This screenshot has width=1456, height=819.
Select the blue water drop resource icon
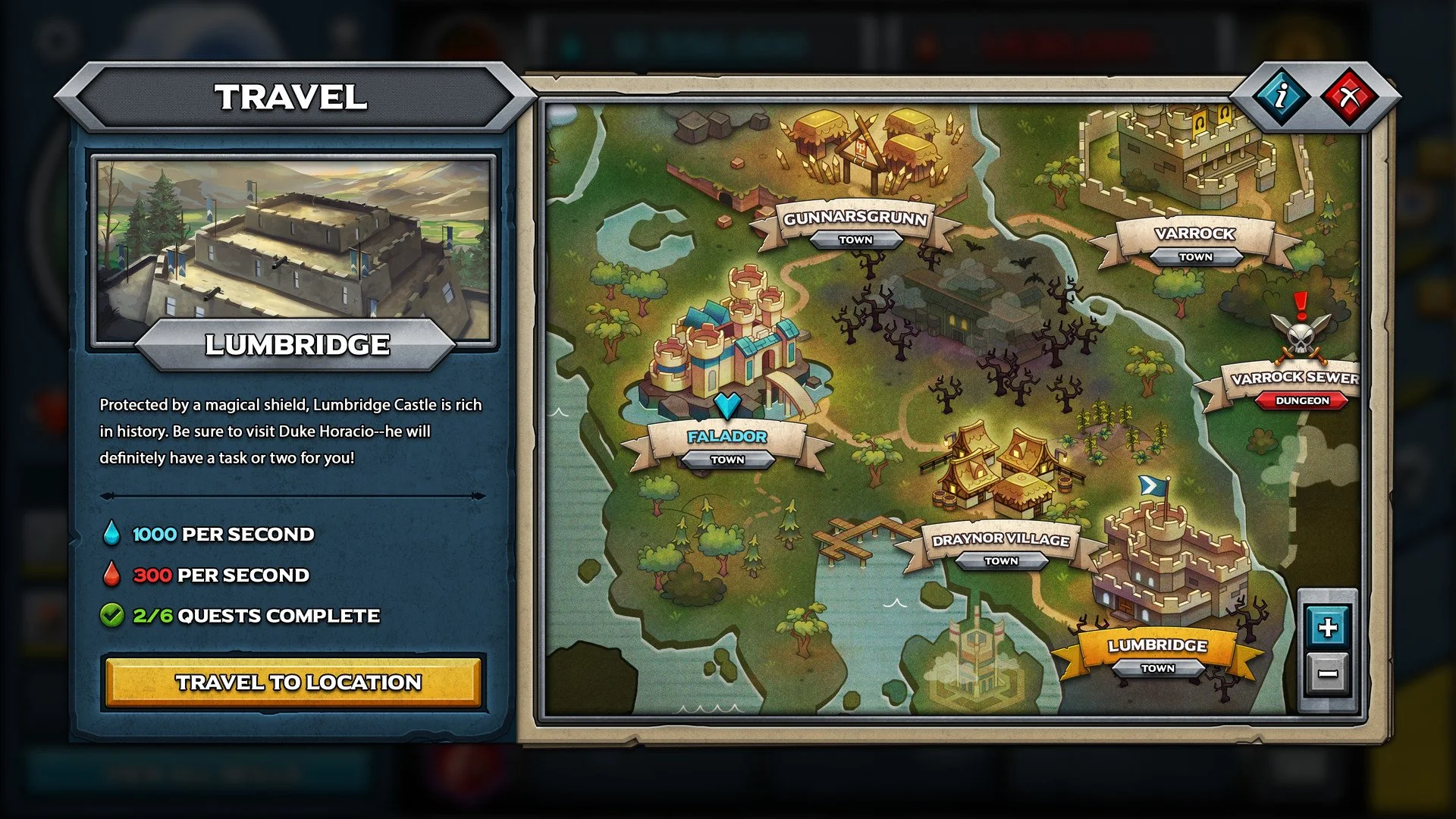pyautogui.click(x=112, y=534)
